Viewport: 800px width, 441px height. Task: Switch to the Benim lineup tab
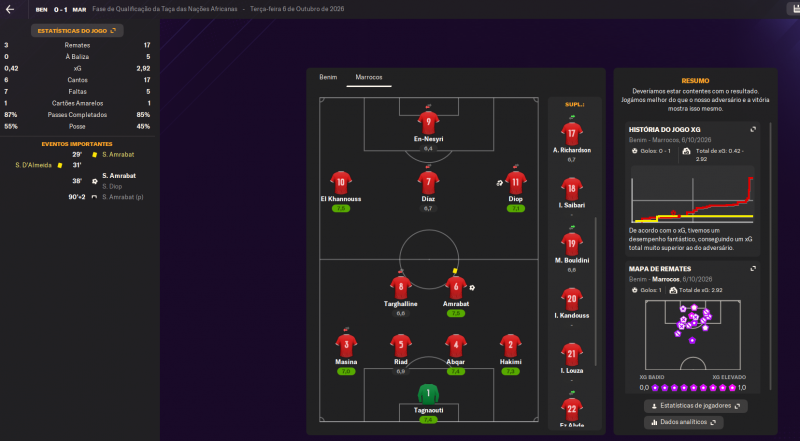click(328, 77)
